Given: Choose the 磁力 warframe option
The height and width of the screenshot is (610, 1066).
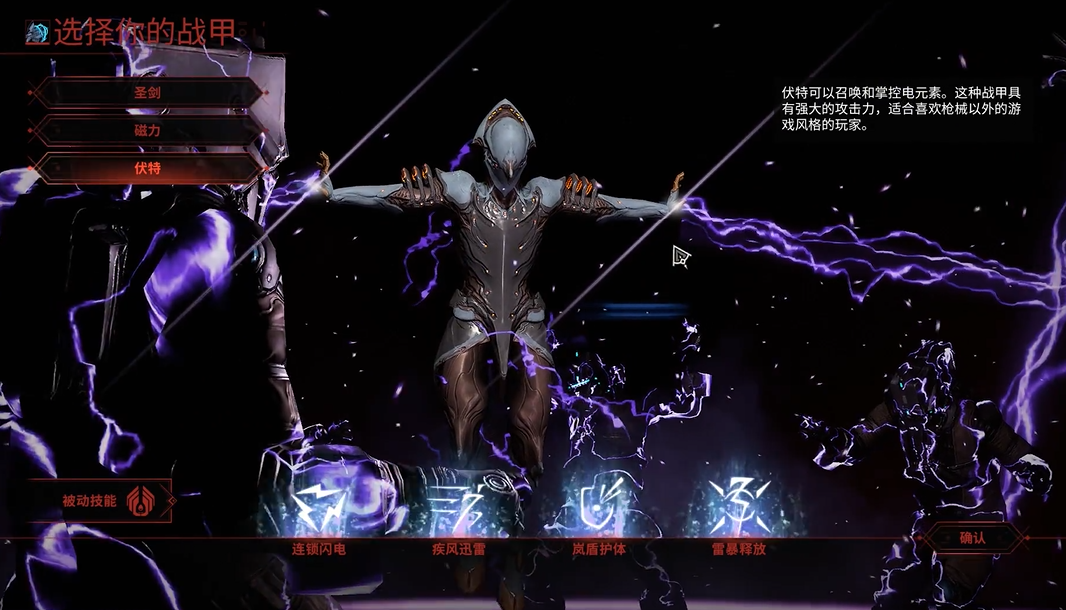Looking at the screenshot, I should tap(147, 131).
